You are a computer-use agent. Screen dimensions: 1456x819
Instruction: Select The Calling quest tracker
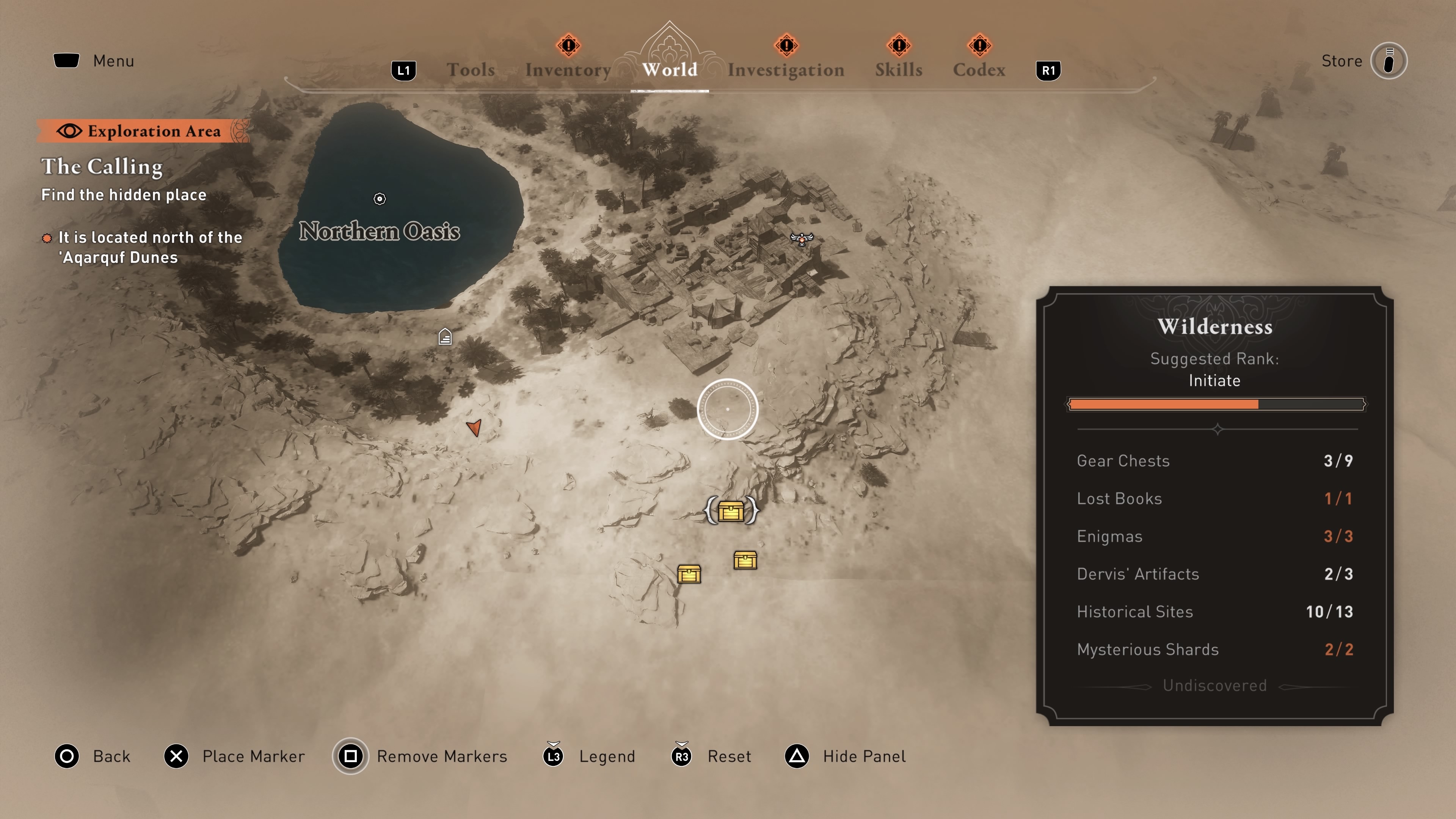[102, 167]
